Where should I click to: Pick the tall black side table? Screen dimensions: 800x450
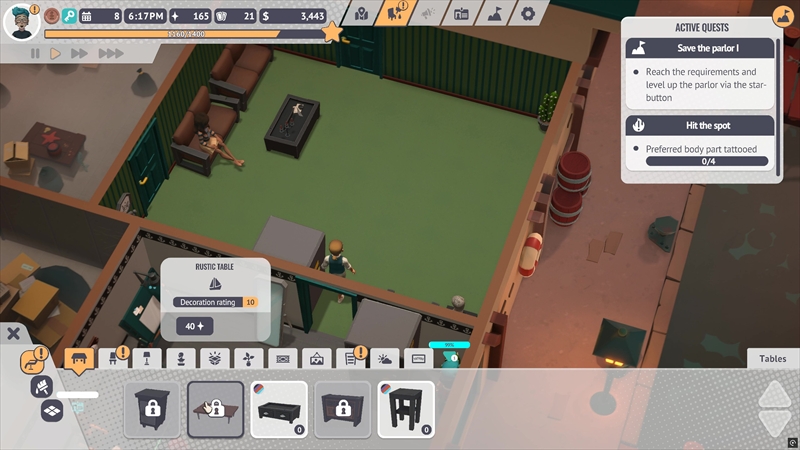(x=406, y=409)
